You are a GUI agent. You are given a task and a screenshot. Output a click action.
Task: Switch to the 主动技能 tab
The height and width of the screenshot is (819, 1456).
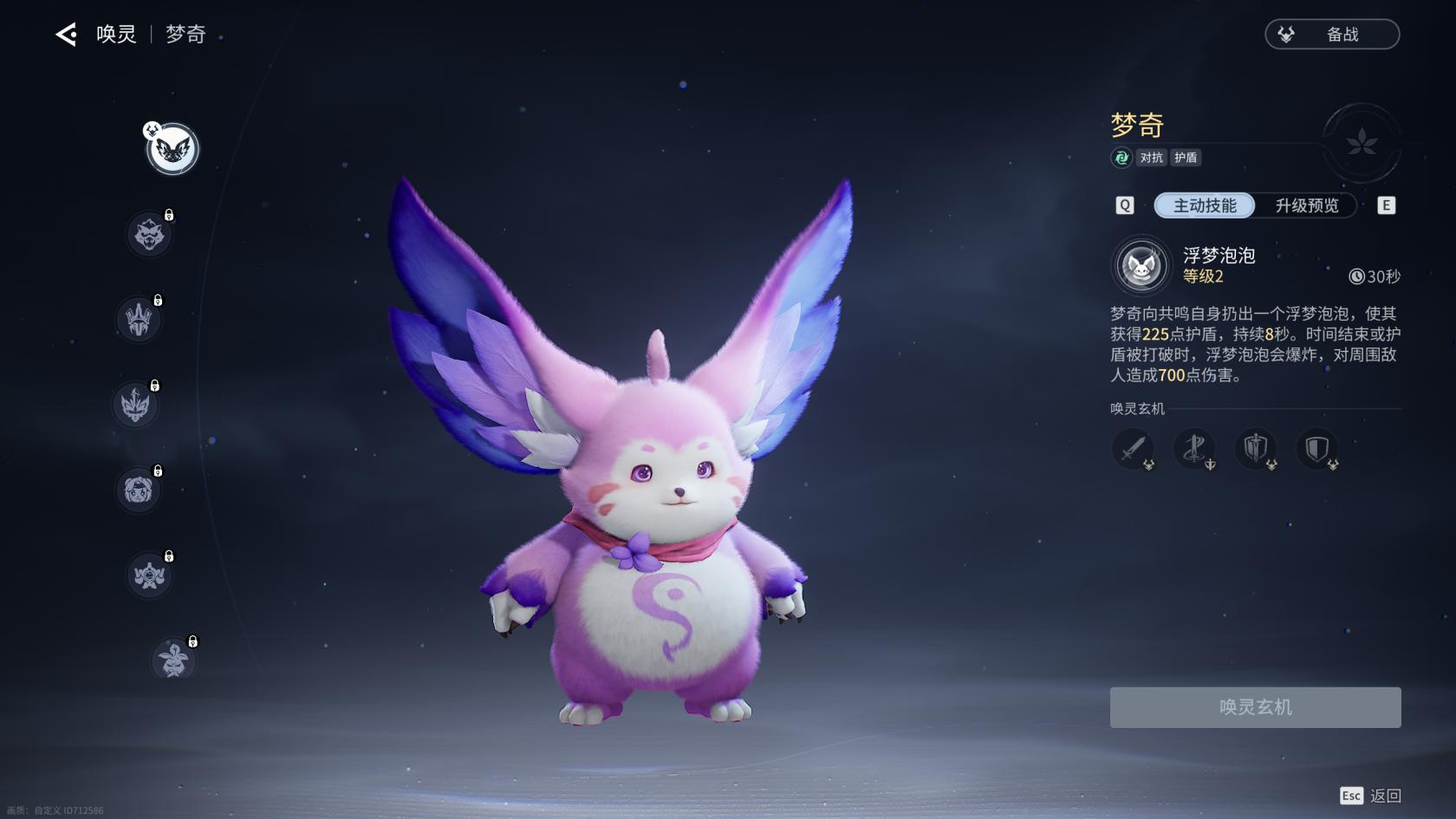(x=1205, y=205)
